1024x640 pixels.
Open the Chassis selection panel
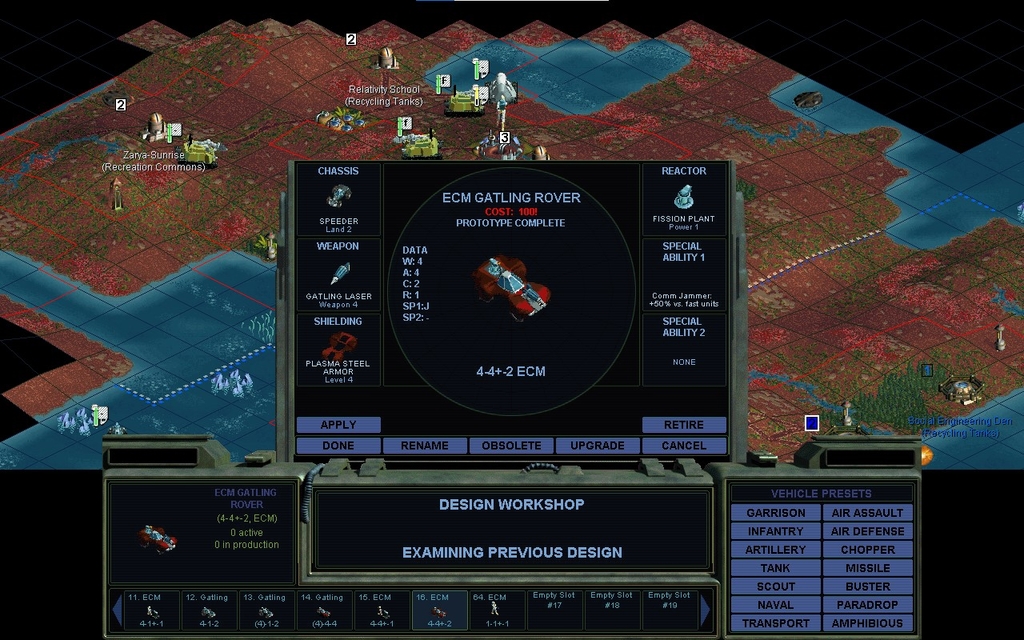pyautogui.click(x=338, y=200)
